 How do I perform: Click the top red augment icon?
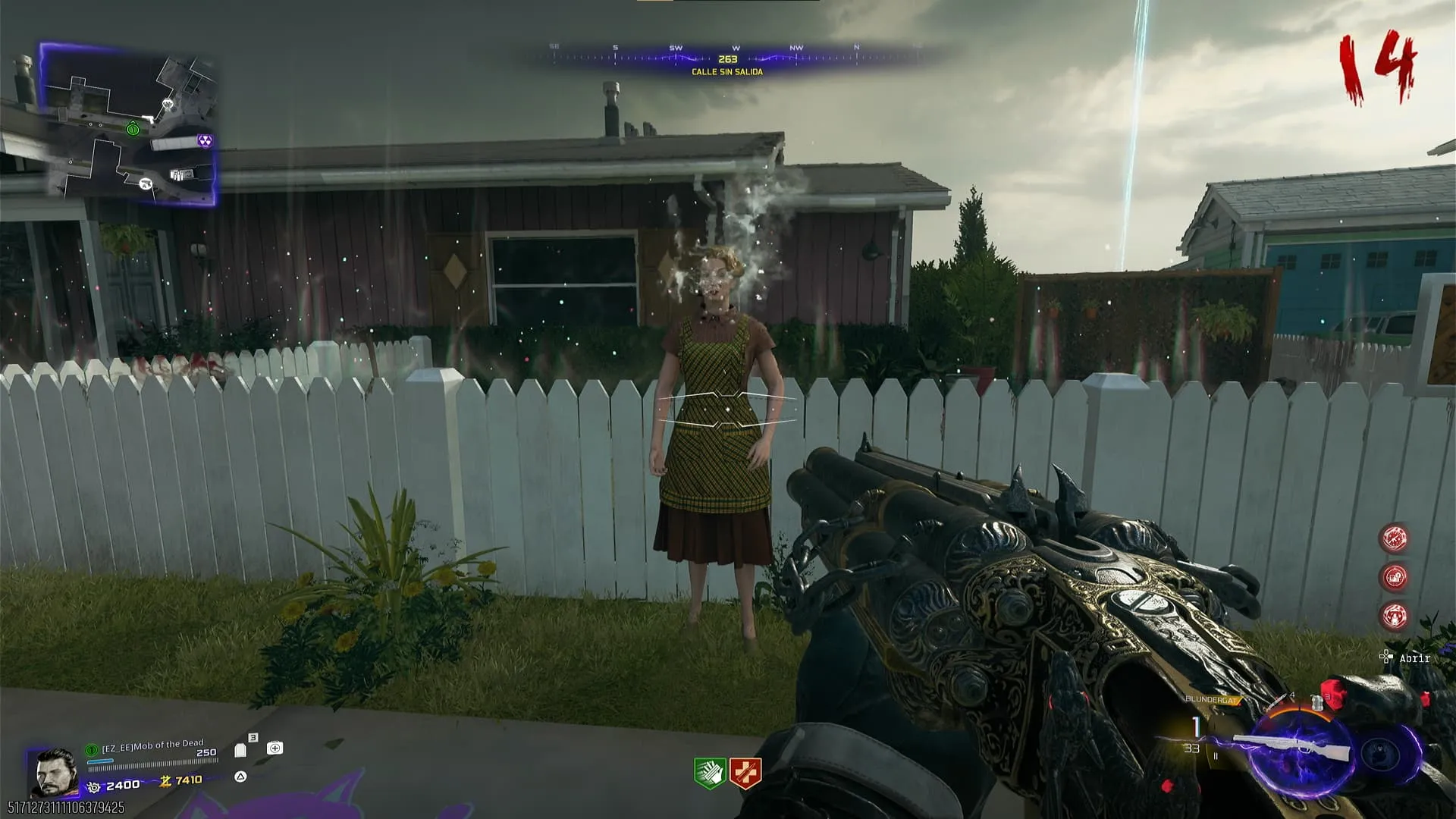click(1395, 538)
